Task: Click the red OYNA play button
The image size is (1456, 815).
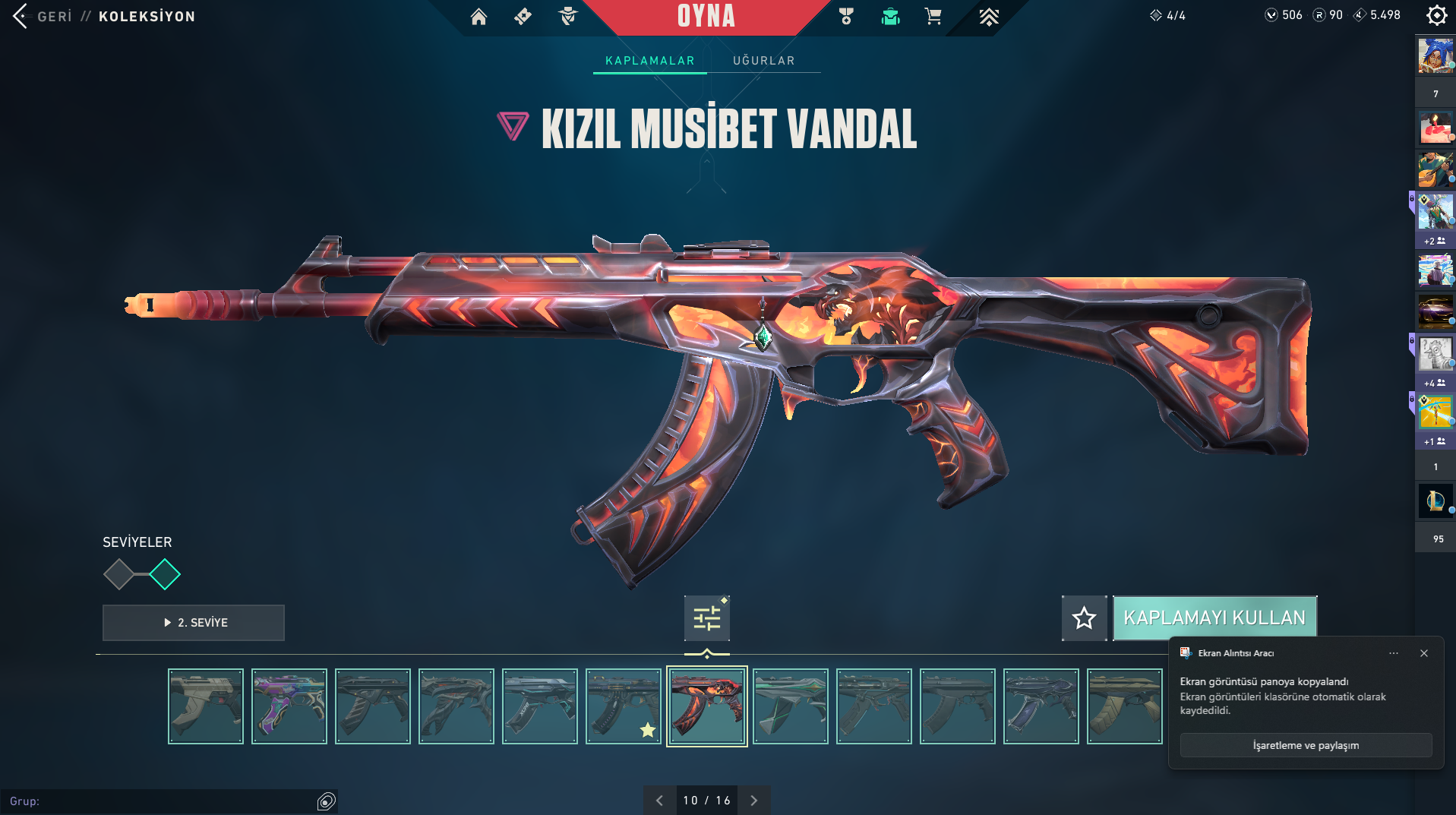Action: tap(706, 16)
